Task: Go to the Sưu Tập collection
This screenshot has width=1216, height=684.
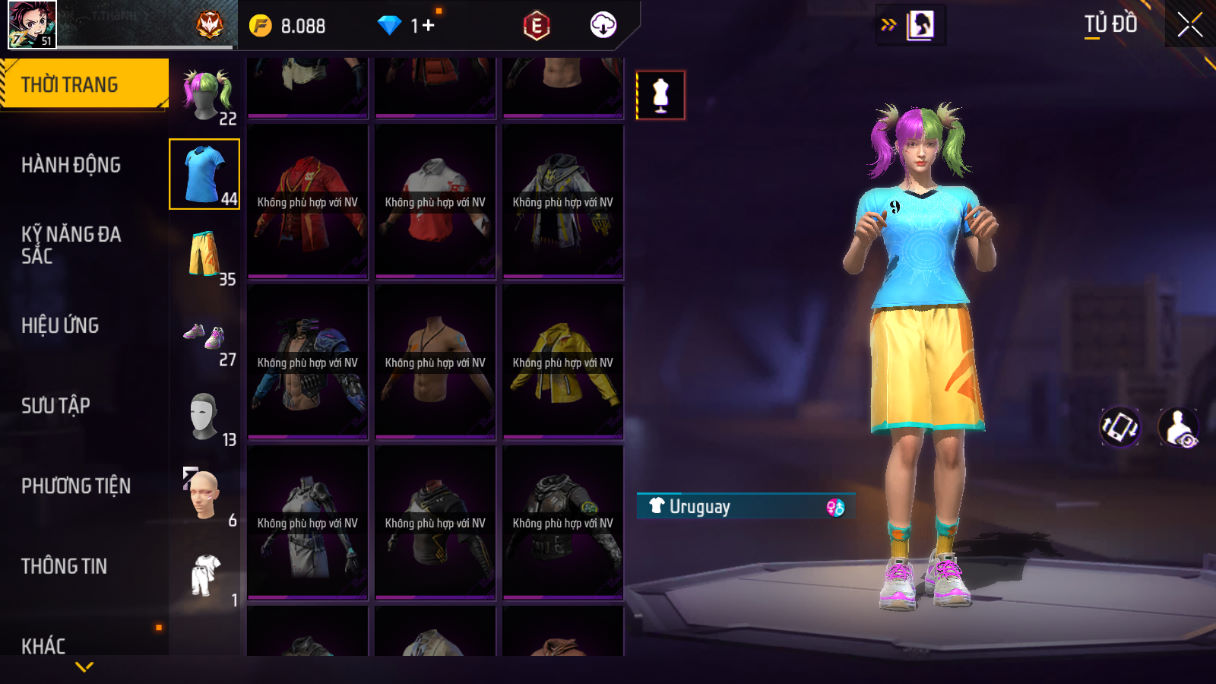Action: [56, 405]
